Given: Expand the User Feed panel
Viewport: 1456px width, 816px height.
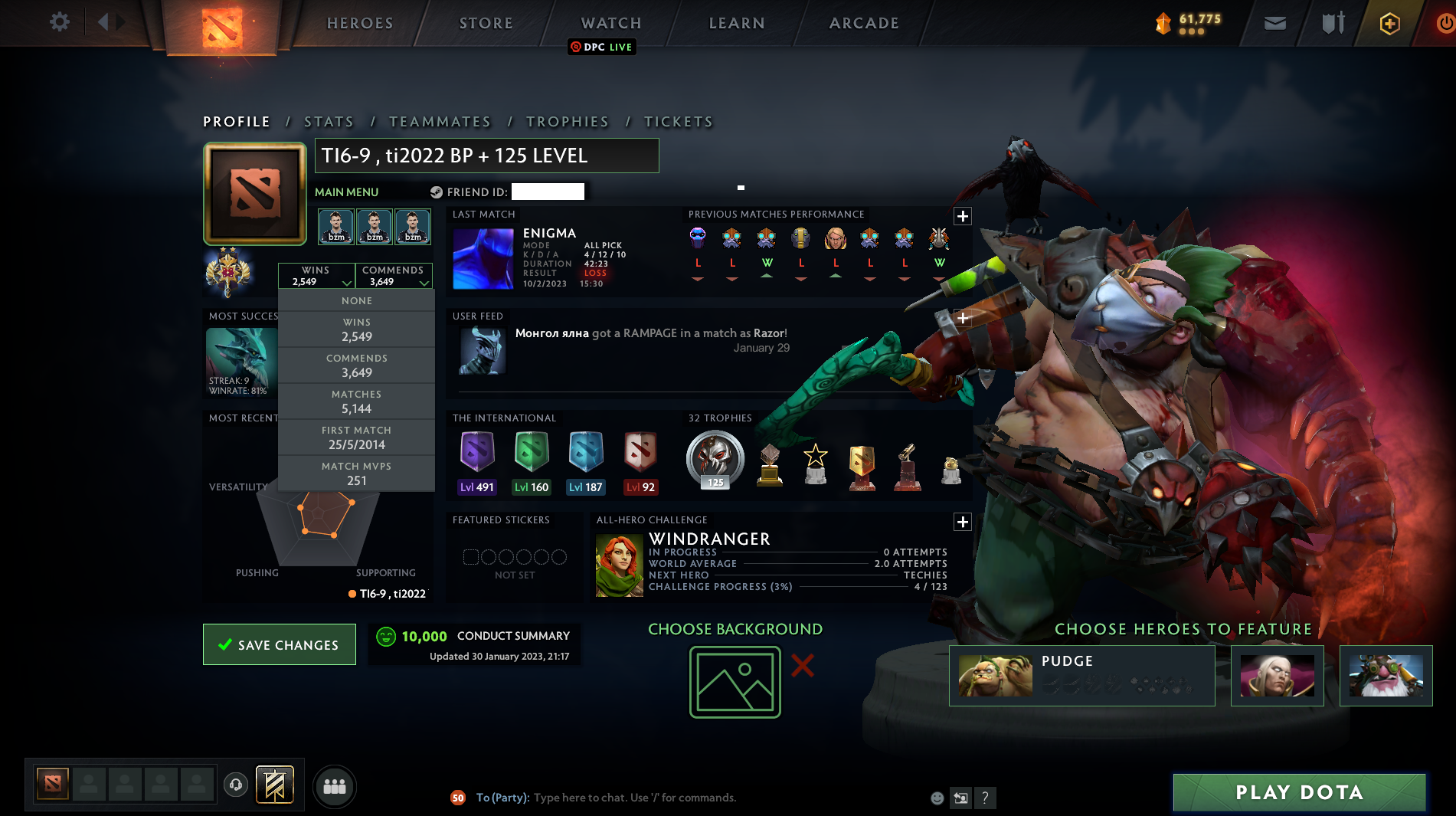Looking at the screenshot, I should click(x=963, y=318).
